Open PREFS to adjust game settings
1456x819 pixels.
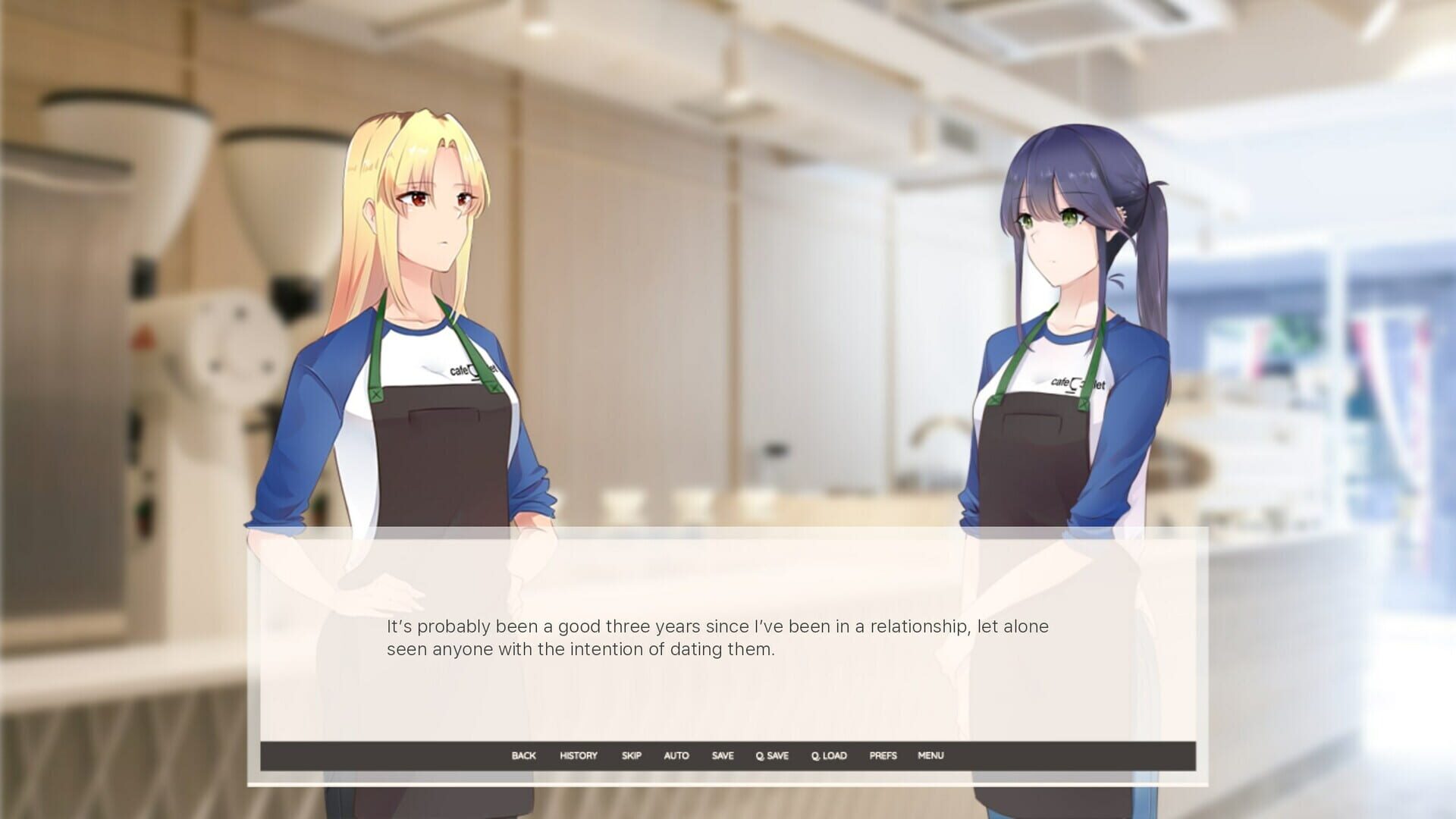(x=882, y=755)
